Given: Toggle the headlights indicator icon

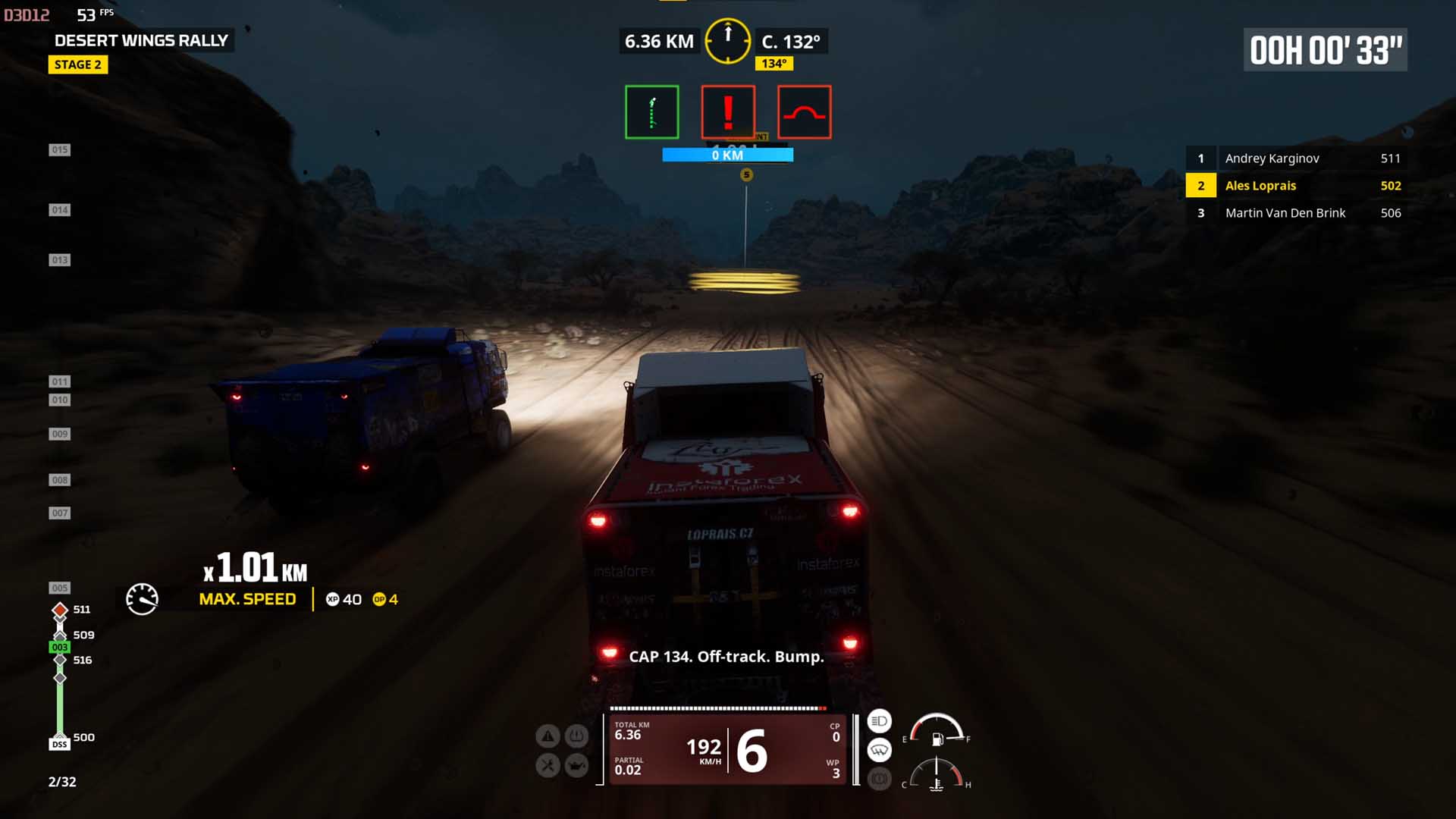Looking at the screenshot, I should [x=879, y=721].
